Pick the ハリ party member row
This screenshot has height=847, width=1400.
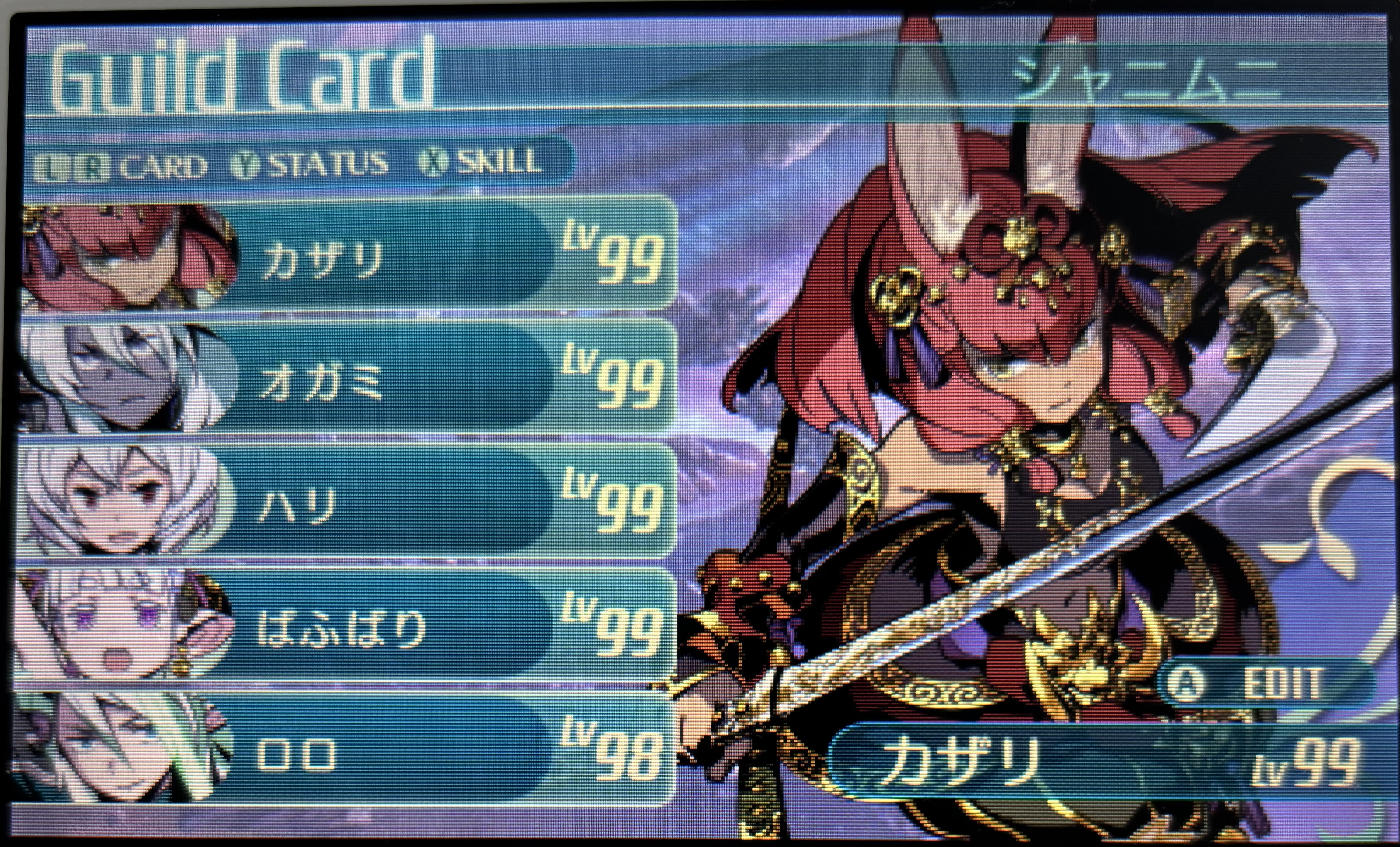(398, 504)
